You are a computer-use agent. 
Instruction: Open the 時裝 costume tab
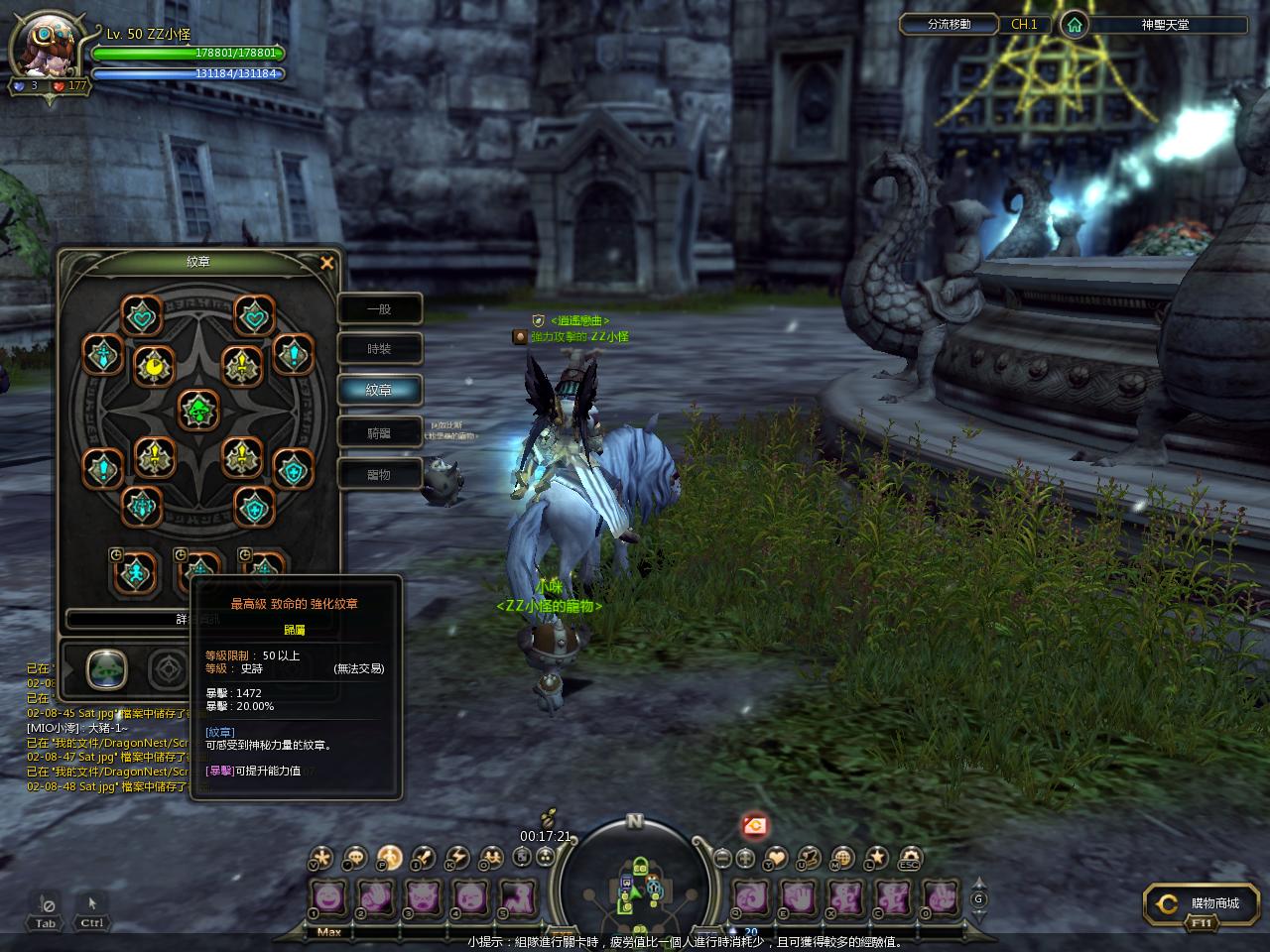379,349
